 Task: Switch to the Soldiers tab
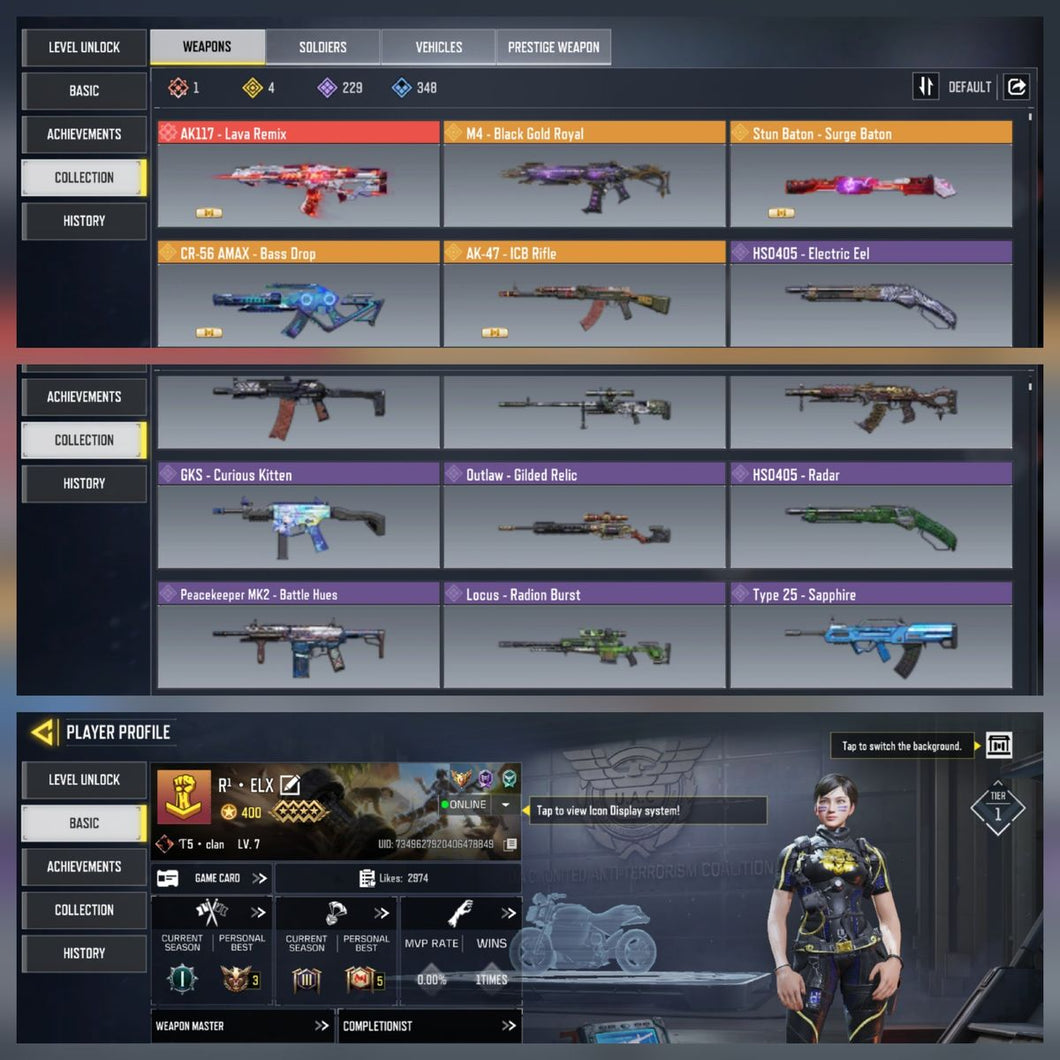[x=322, y=47]
